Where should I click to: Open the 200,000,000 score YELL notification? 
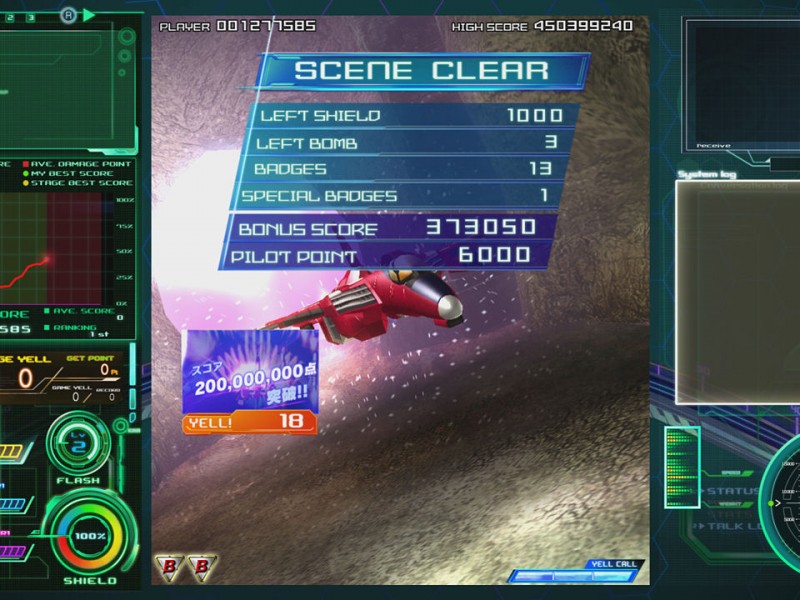(x=250, y=382)
